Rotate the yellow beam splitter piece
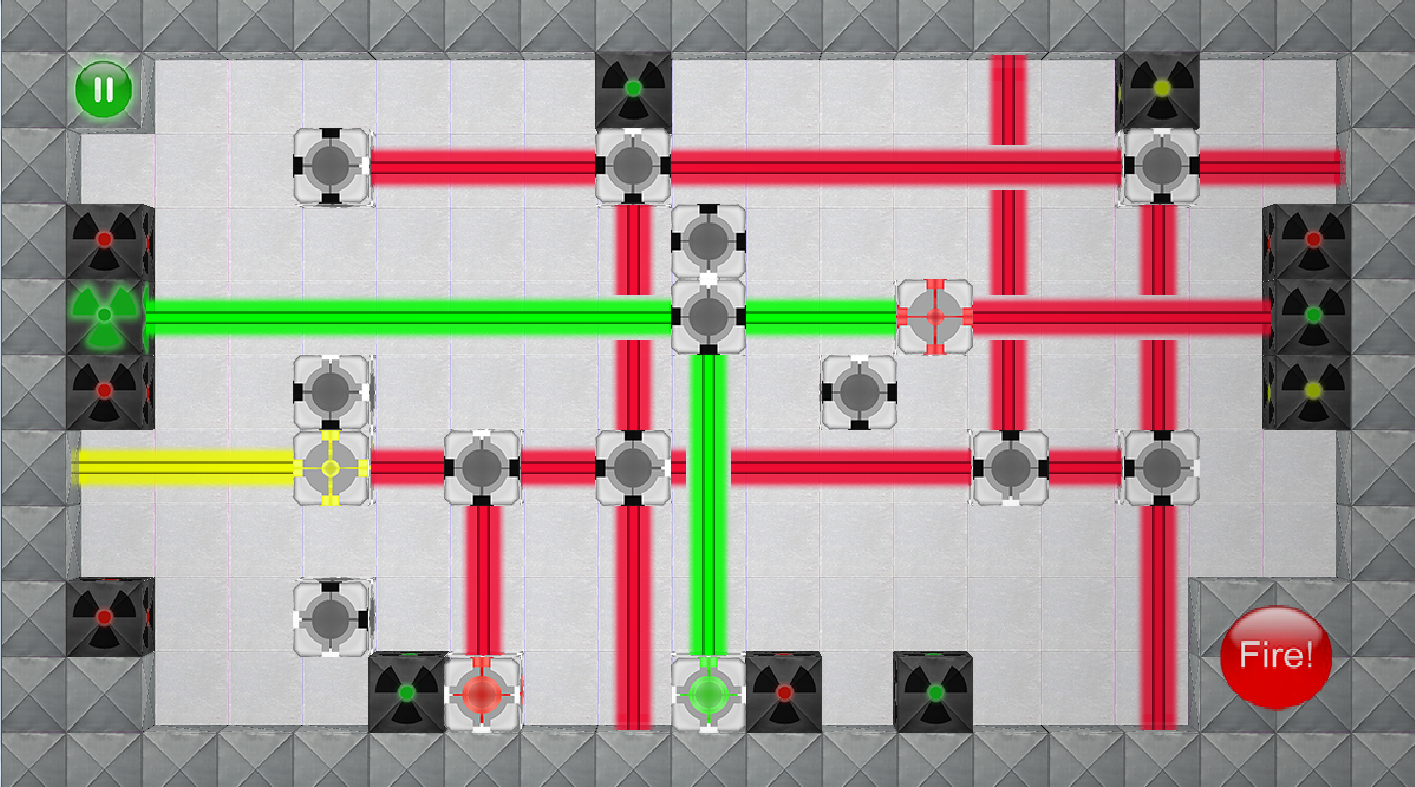 coord(331,467)
